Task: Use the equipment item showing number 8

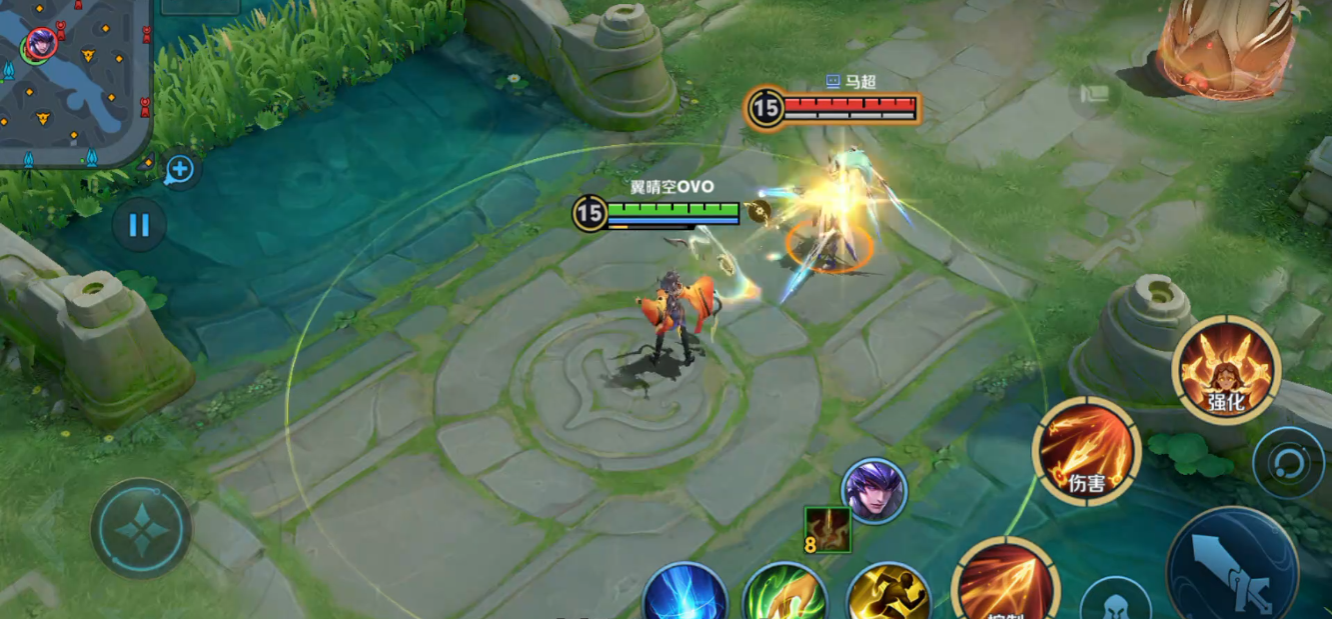Action: click(827, 530)
